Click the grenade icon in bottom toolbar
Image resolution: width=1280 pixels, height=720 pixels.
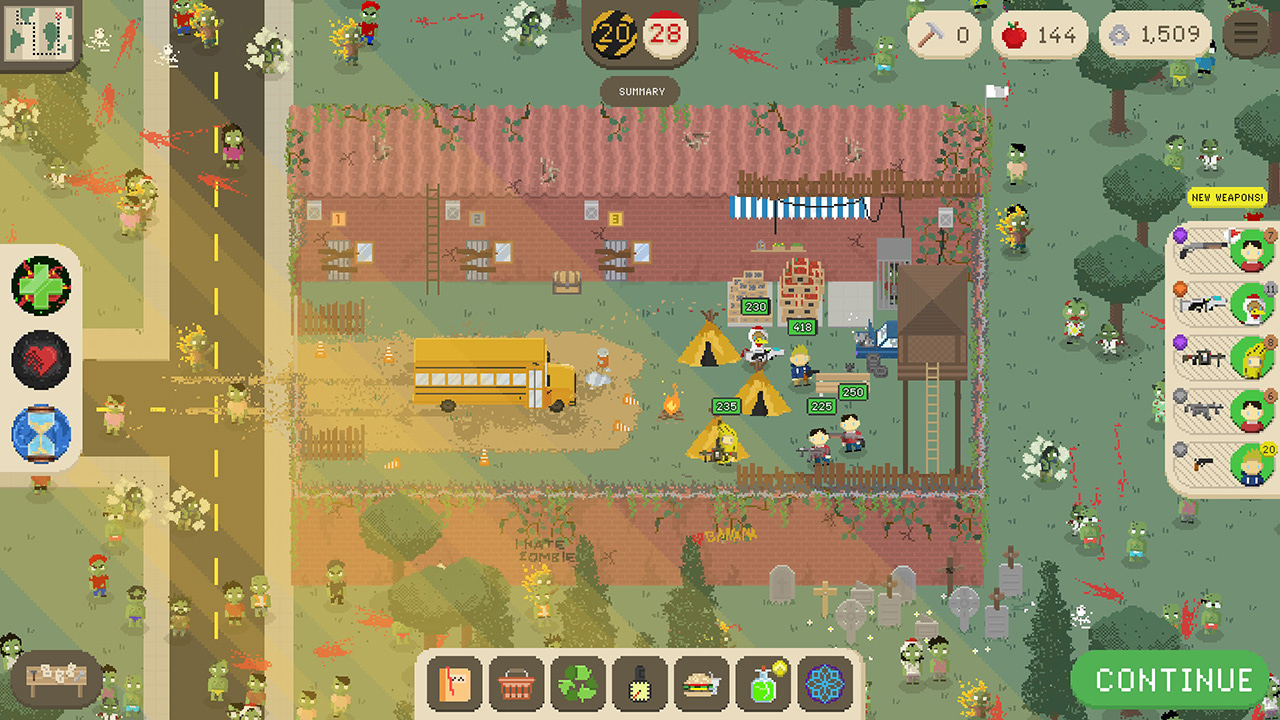pyautogui.click(x=639, y=685)
